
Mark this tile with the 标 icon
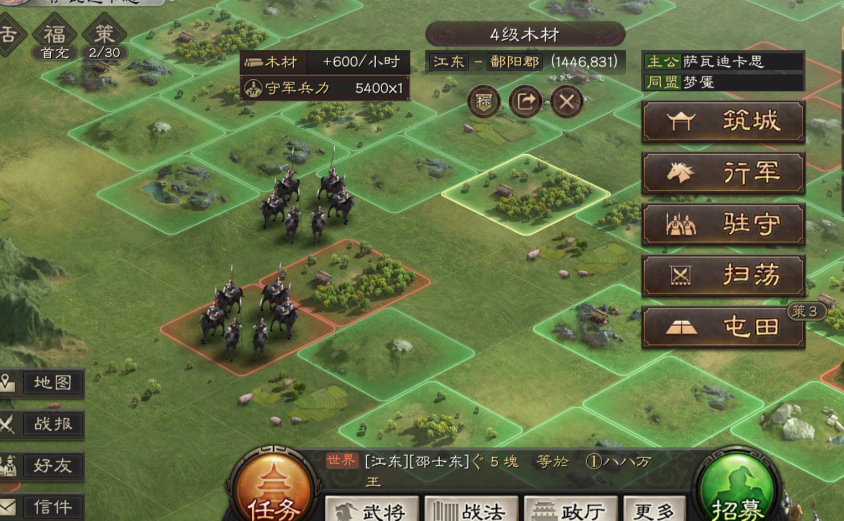pyautogui.click(x=484, y=100)
